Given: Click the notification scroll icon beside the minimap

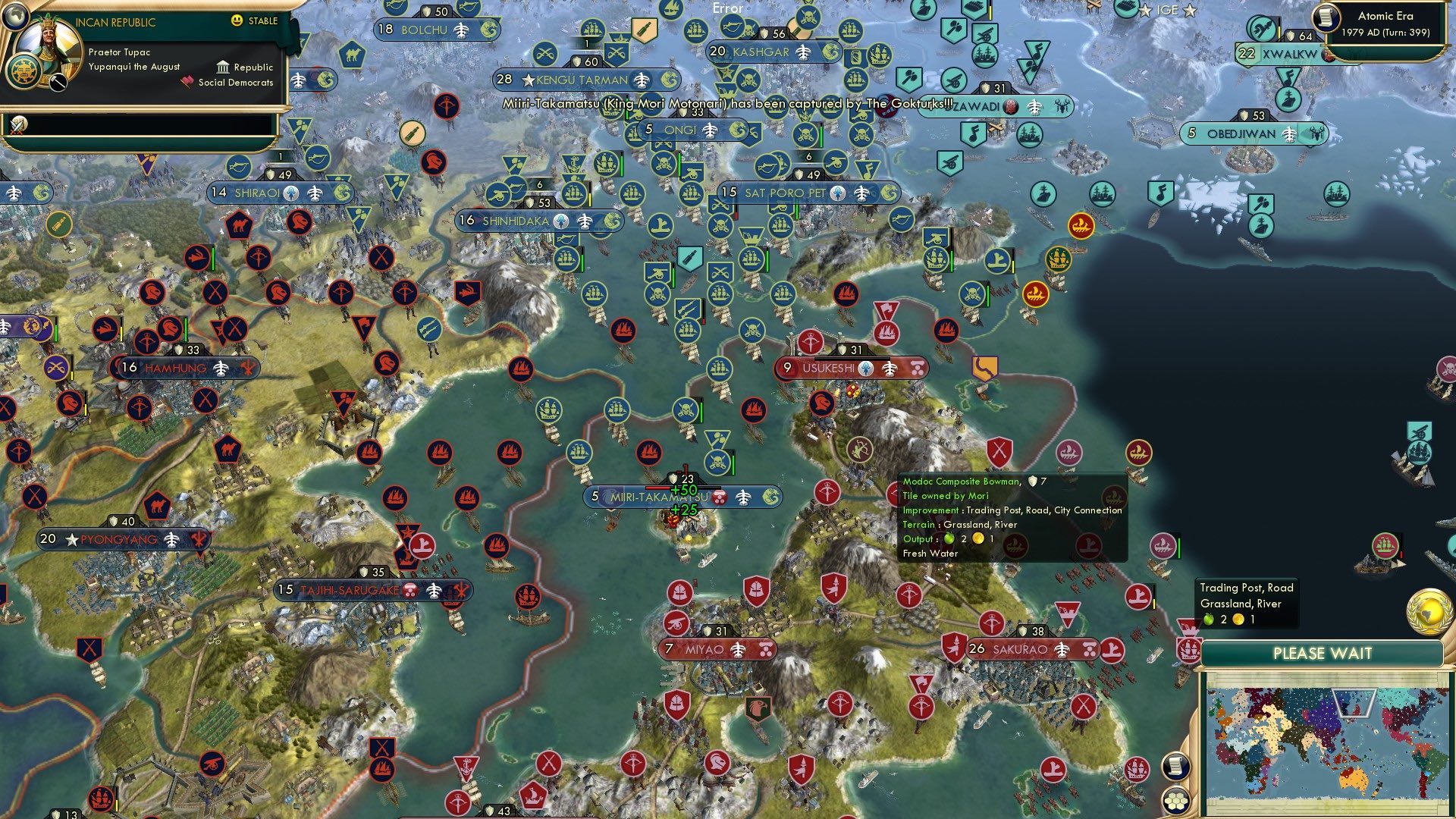Looking at the screenshot, I should click(x=1175, y=767).
